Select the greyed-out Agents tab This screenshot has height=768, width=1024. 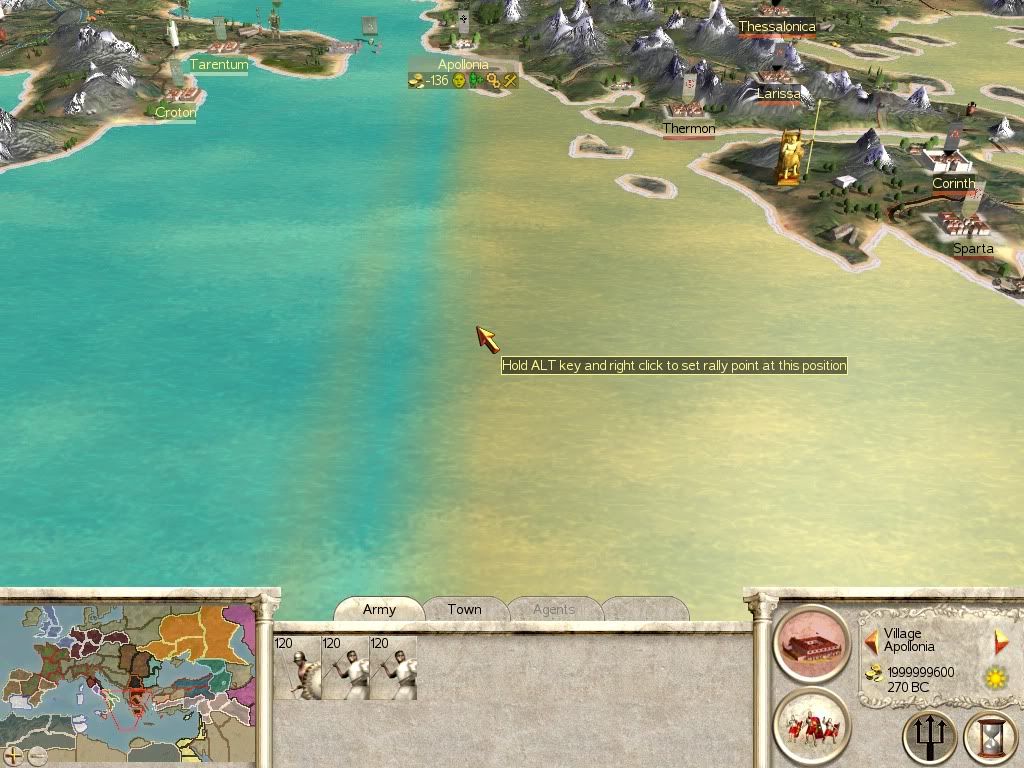click(554, 609)
